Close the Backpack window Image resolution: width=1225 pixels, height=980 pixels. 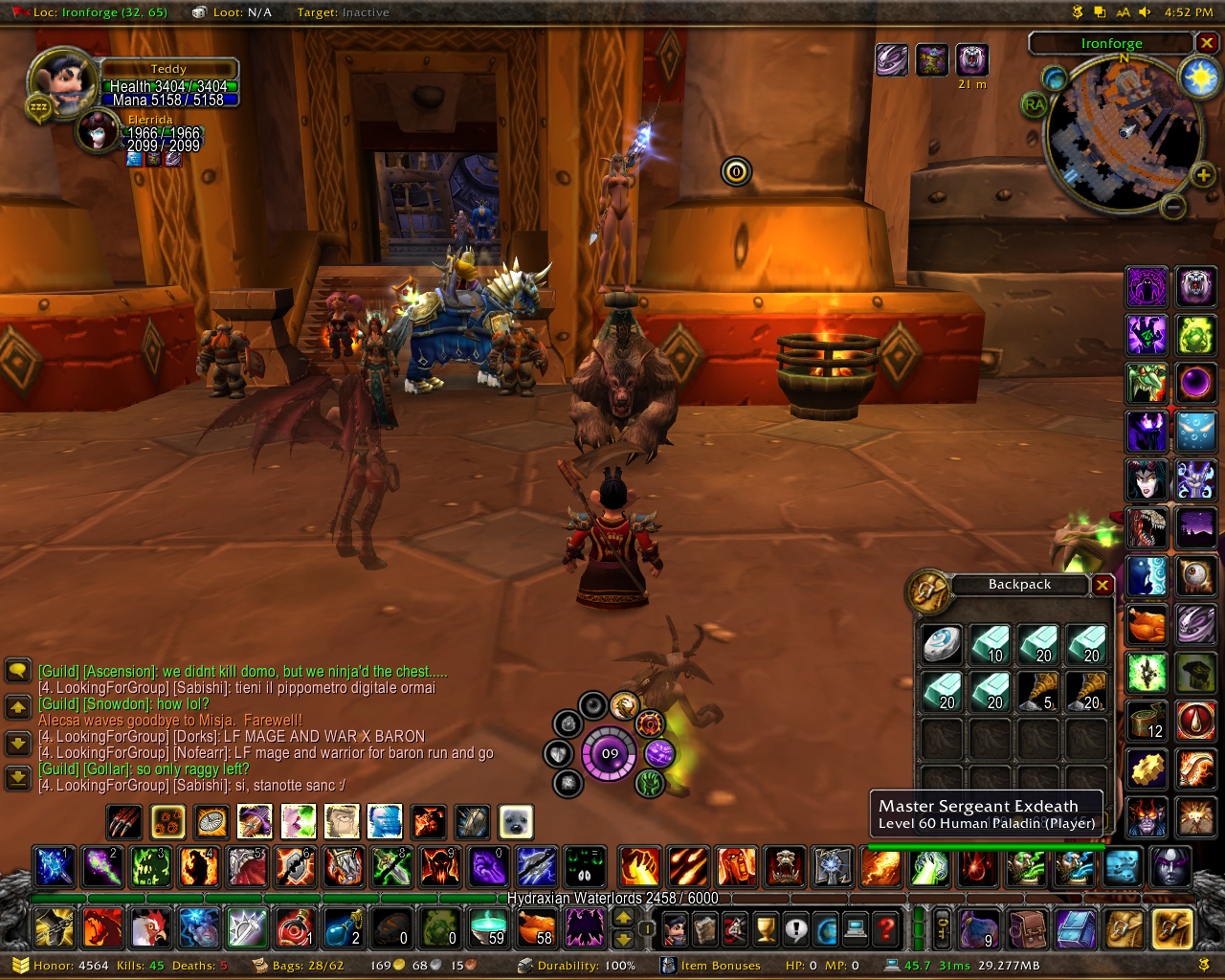tap(1102, 585)
